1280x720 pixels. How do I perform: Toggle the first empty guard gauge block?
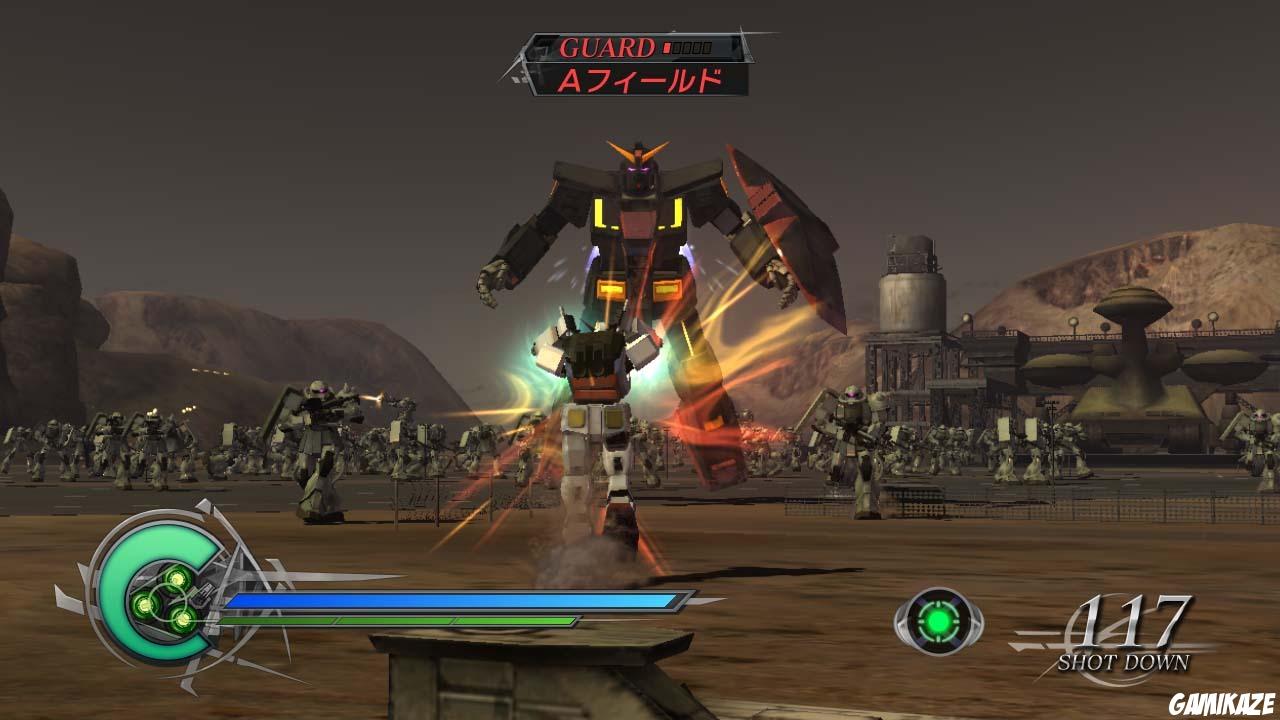coord(679,47)
